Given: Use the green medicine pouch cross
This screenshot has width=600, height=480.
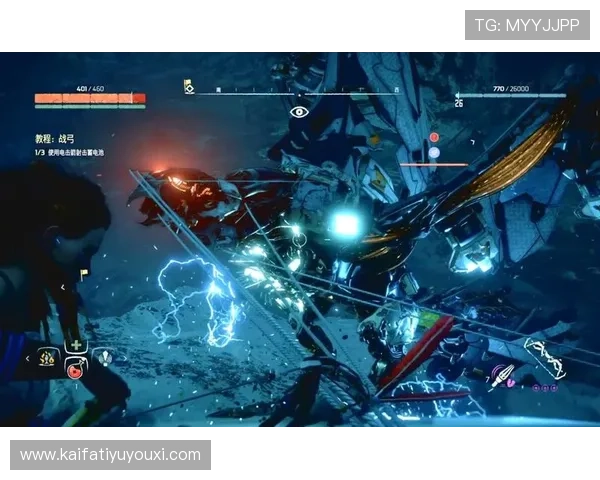Looking at the screenshot, I should pos(75,345).
